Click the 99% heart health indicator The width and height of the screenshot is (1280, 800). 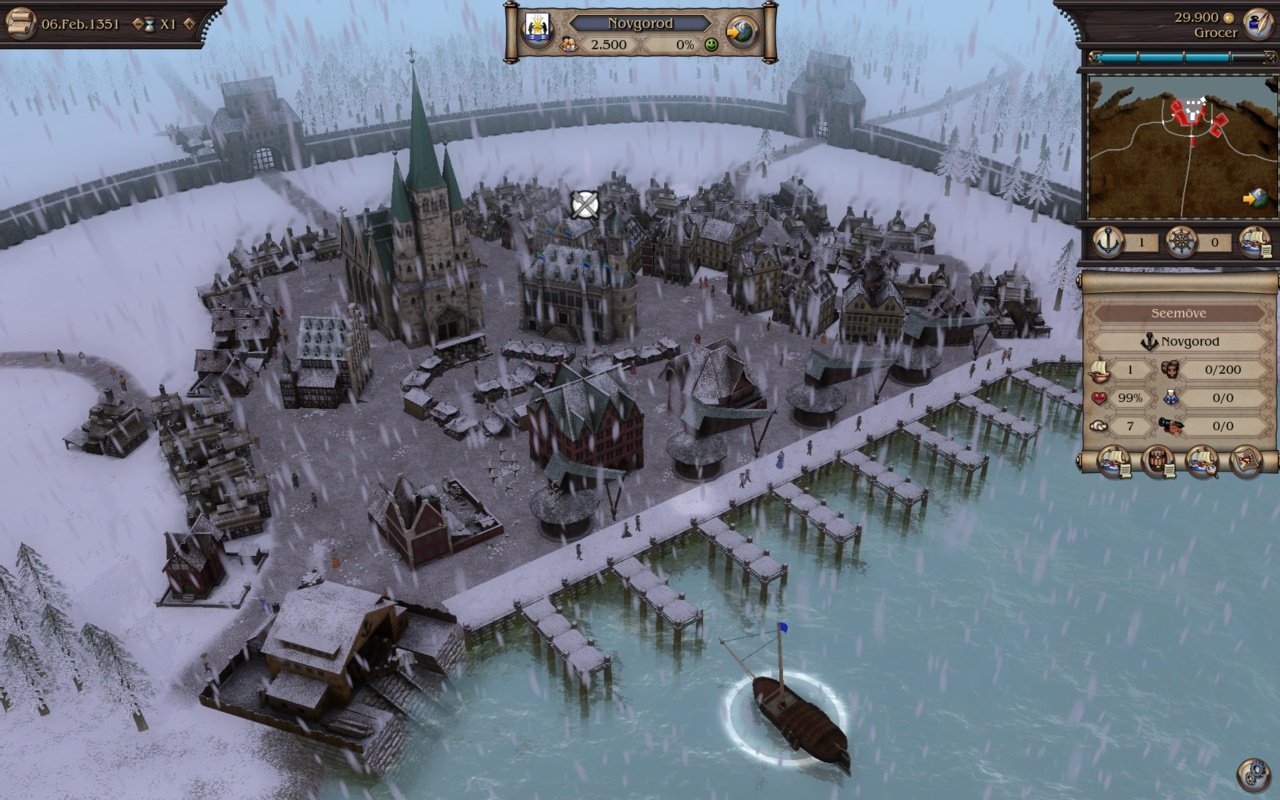[x=1117, y=397]
